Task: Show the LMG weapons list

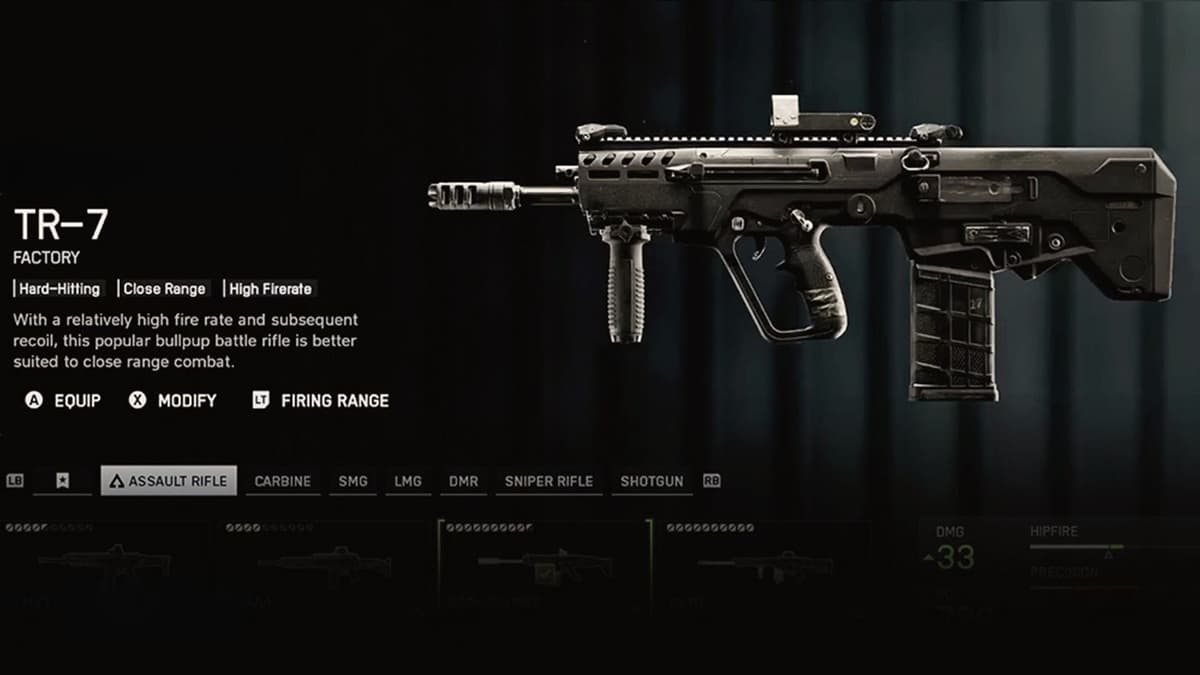Action: click(408, 481)
